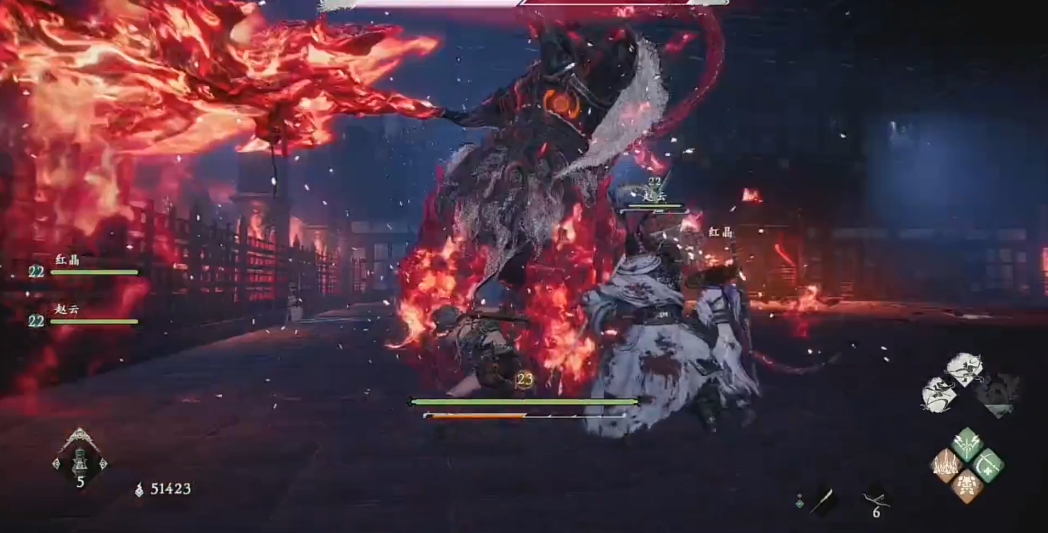Select ally 红晶 in the party list
Screen dimensions: 1048x533
(85, 266)
